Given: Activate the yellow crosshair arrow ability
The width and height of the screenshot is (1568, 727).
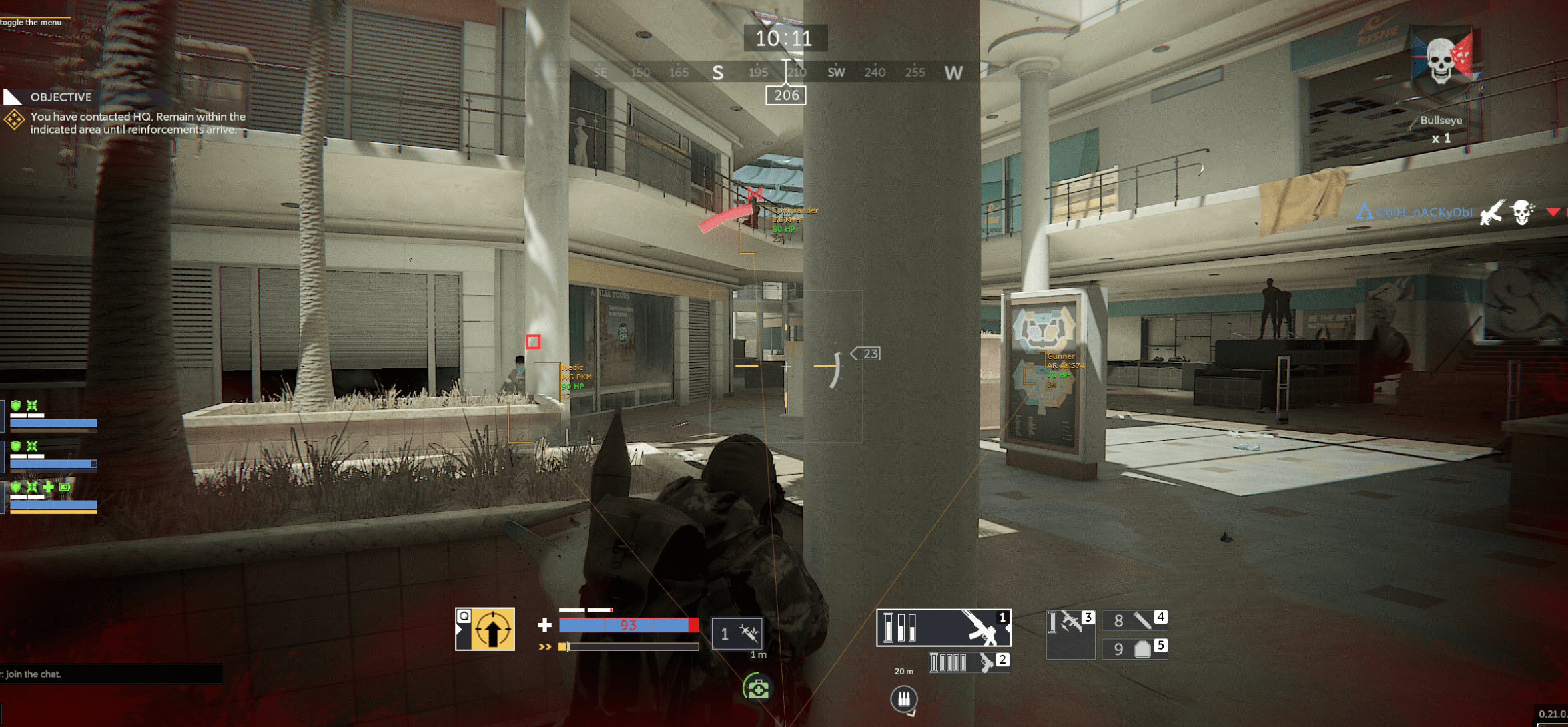Looking at the screenshot, I should pyautogui.click(x=486, y=630).
